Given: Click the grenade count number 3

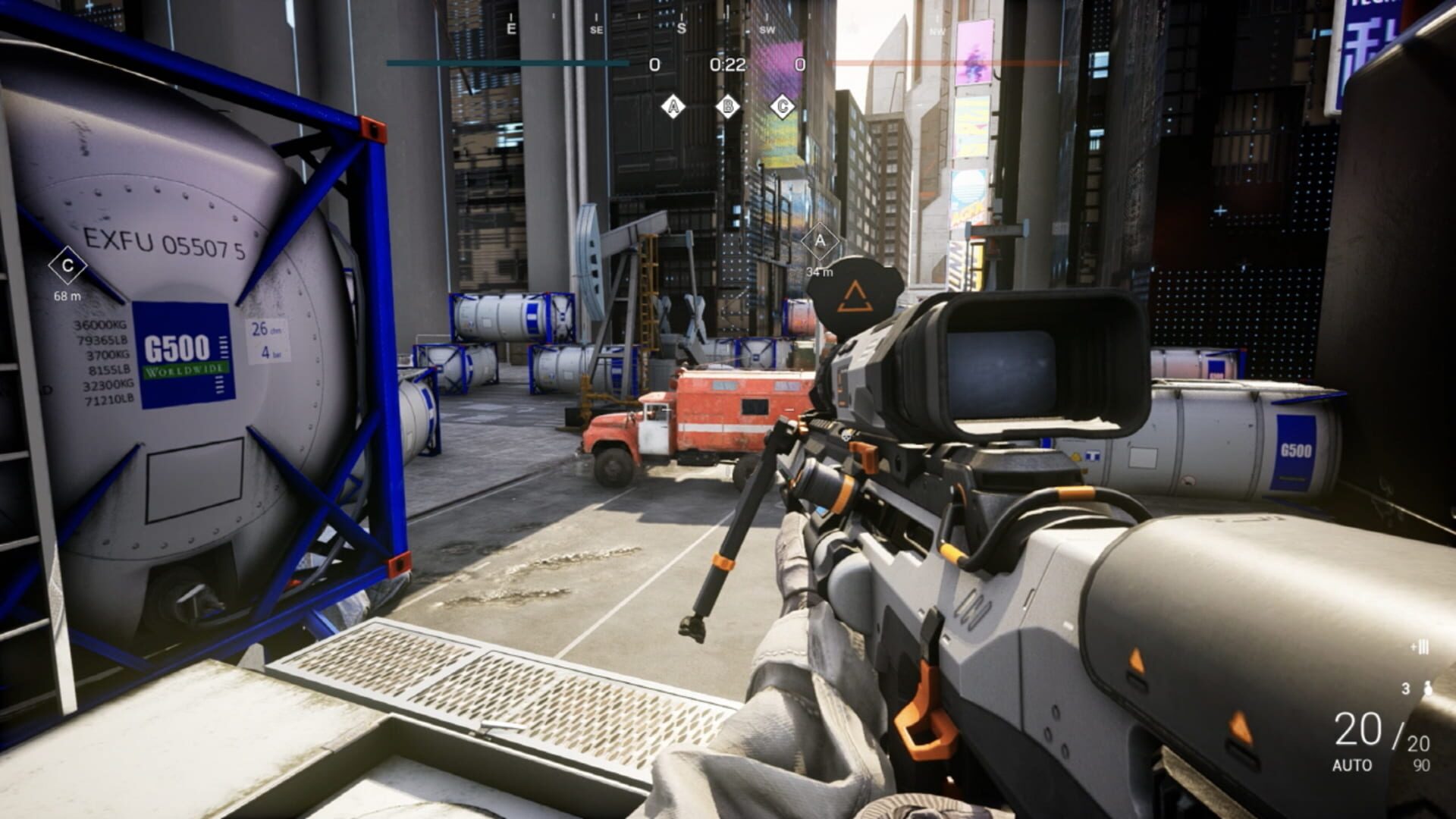Looking at the screenshot, I should 1406,688.
